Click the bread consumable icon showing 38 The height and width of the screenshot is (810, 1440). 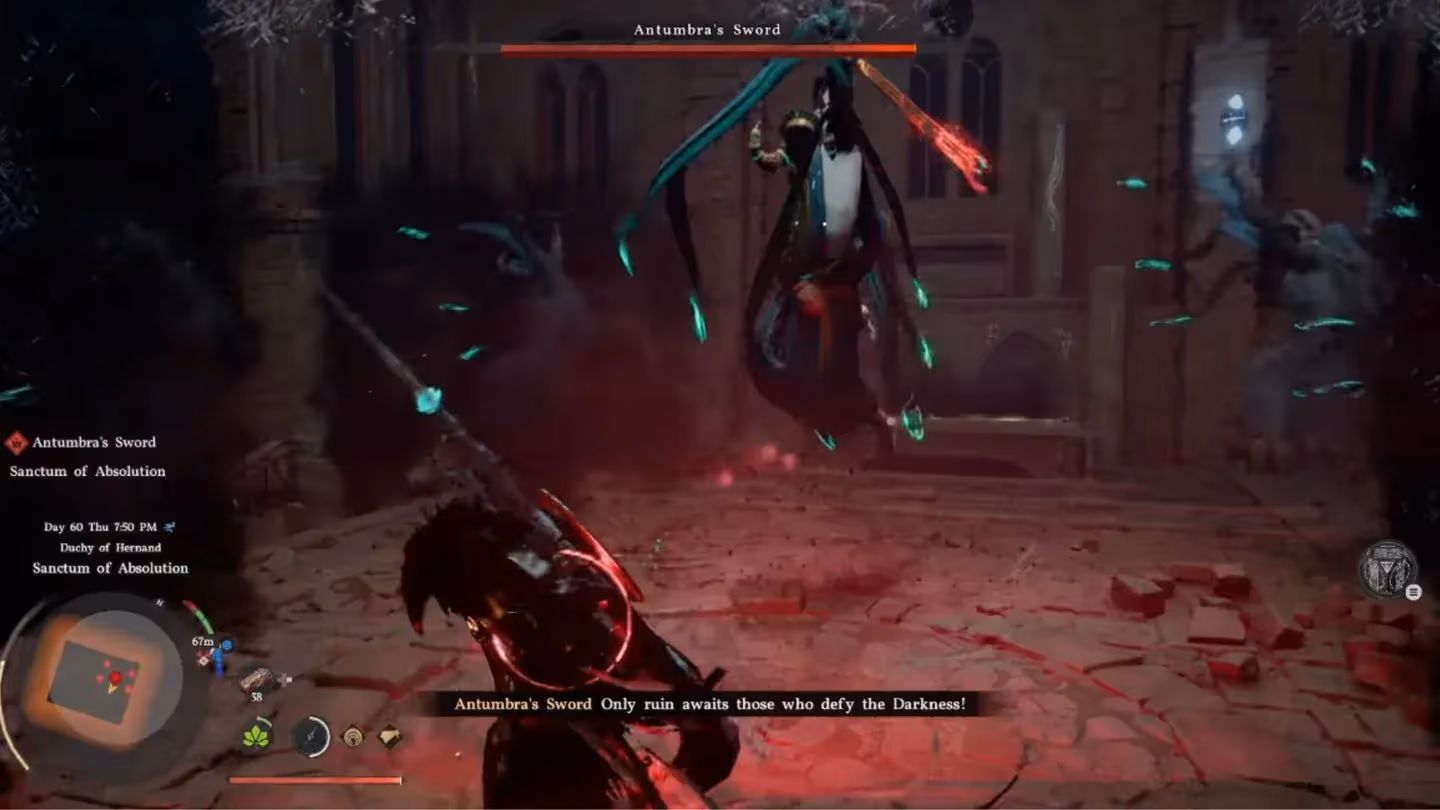(x=256, y=678)
